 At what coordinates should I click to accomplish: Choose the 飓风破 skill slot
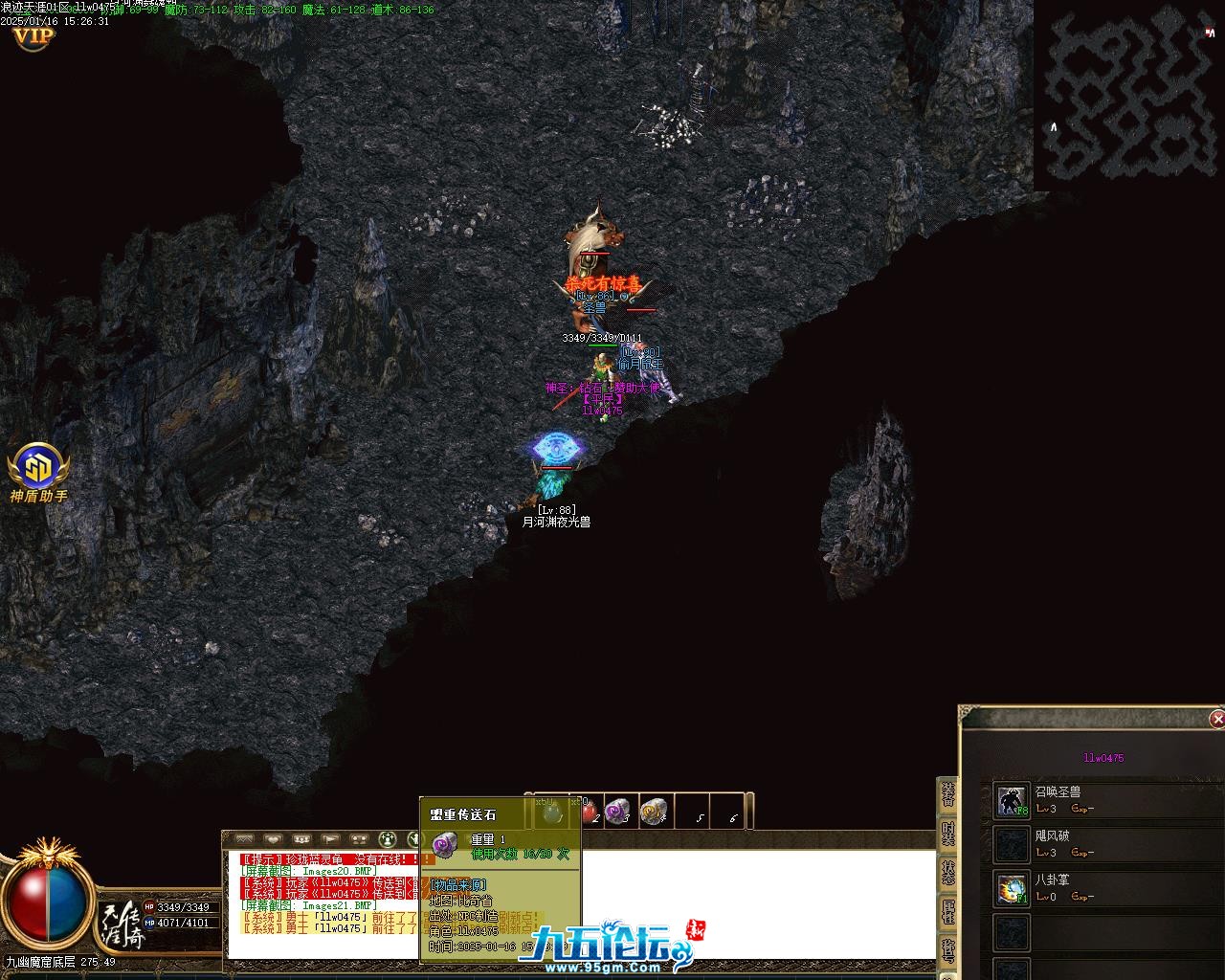tap(1012, 844)
